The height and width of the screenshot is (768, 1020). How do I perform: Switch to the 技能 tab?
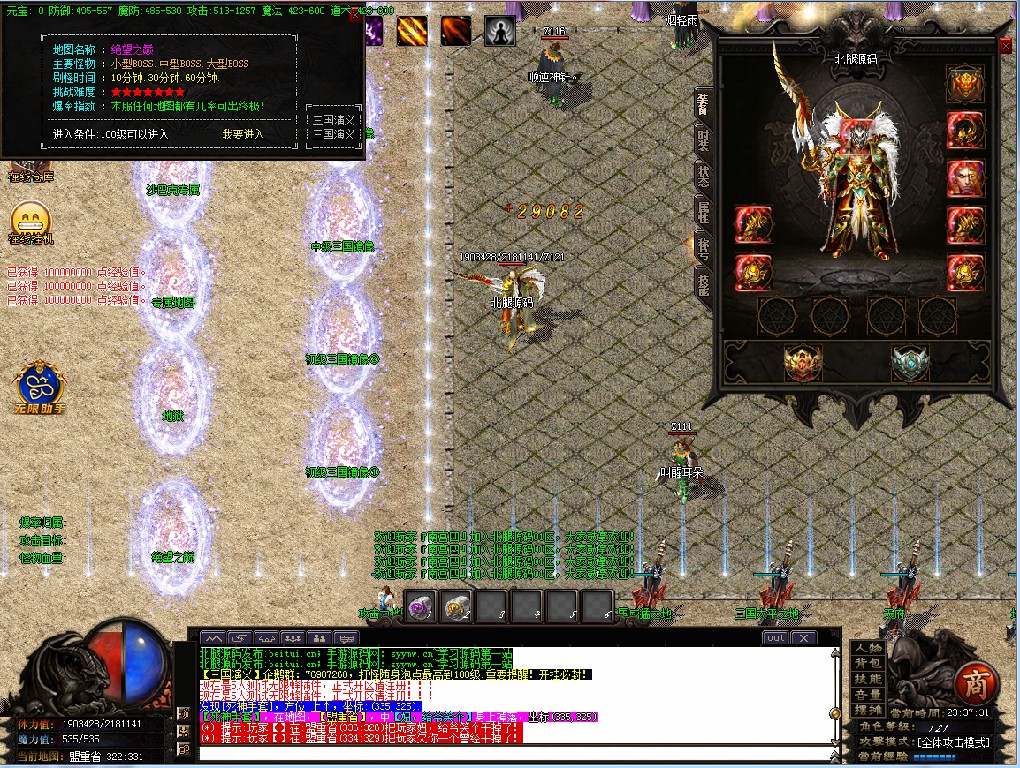703,283
